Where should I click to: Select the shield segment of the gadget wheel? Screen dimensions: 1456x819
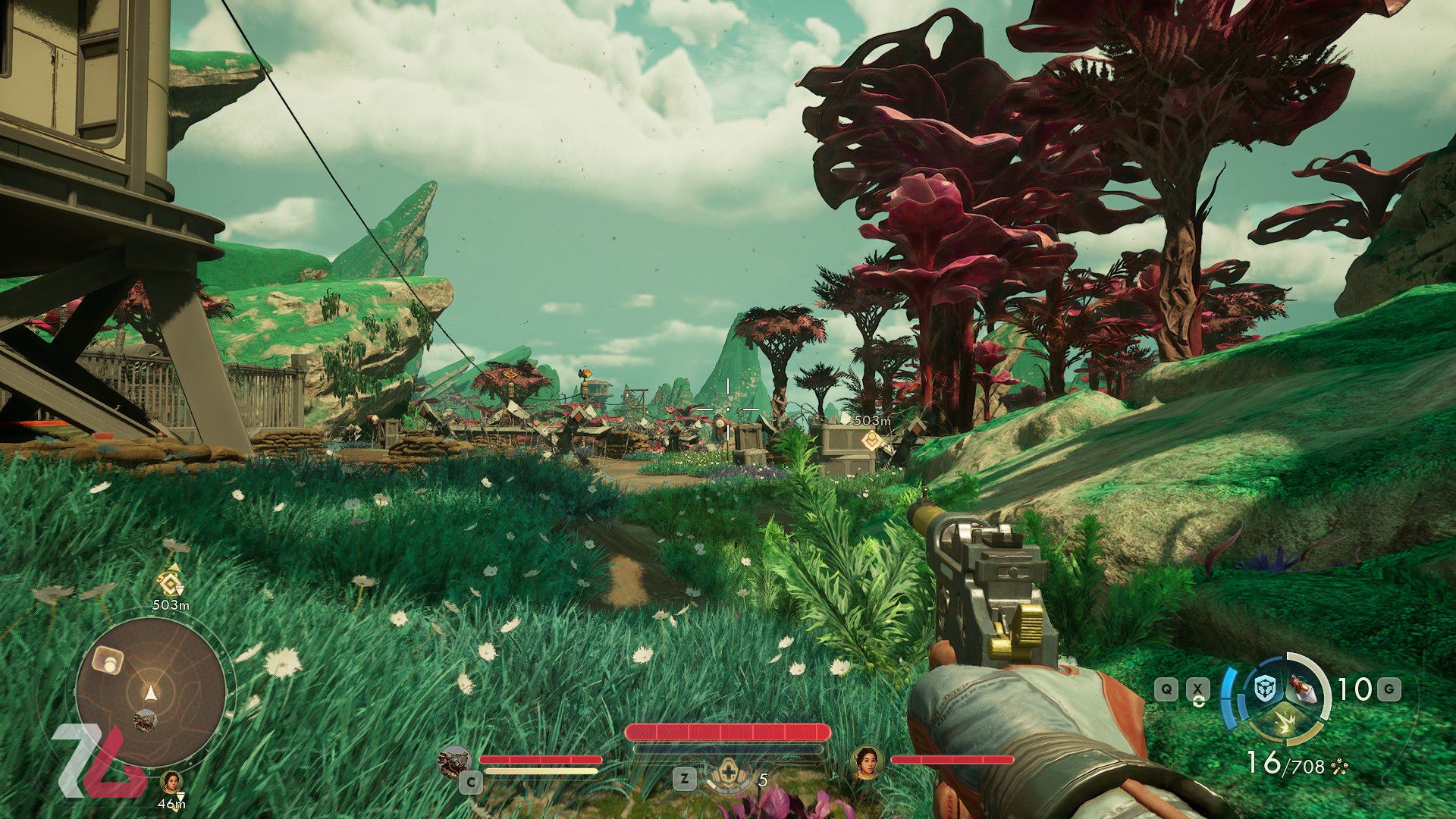pos(1265,688)
